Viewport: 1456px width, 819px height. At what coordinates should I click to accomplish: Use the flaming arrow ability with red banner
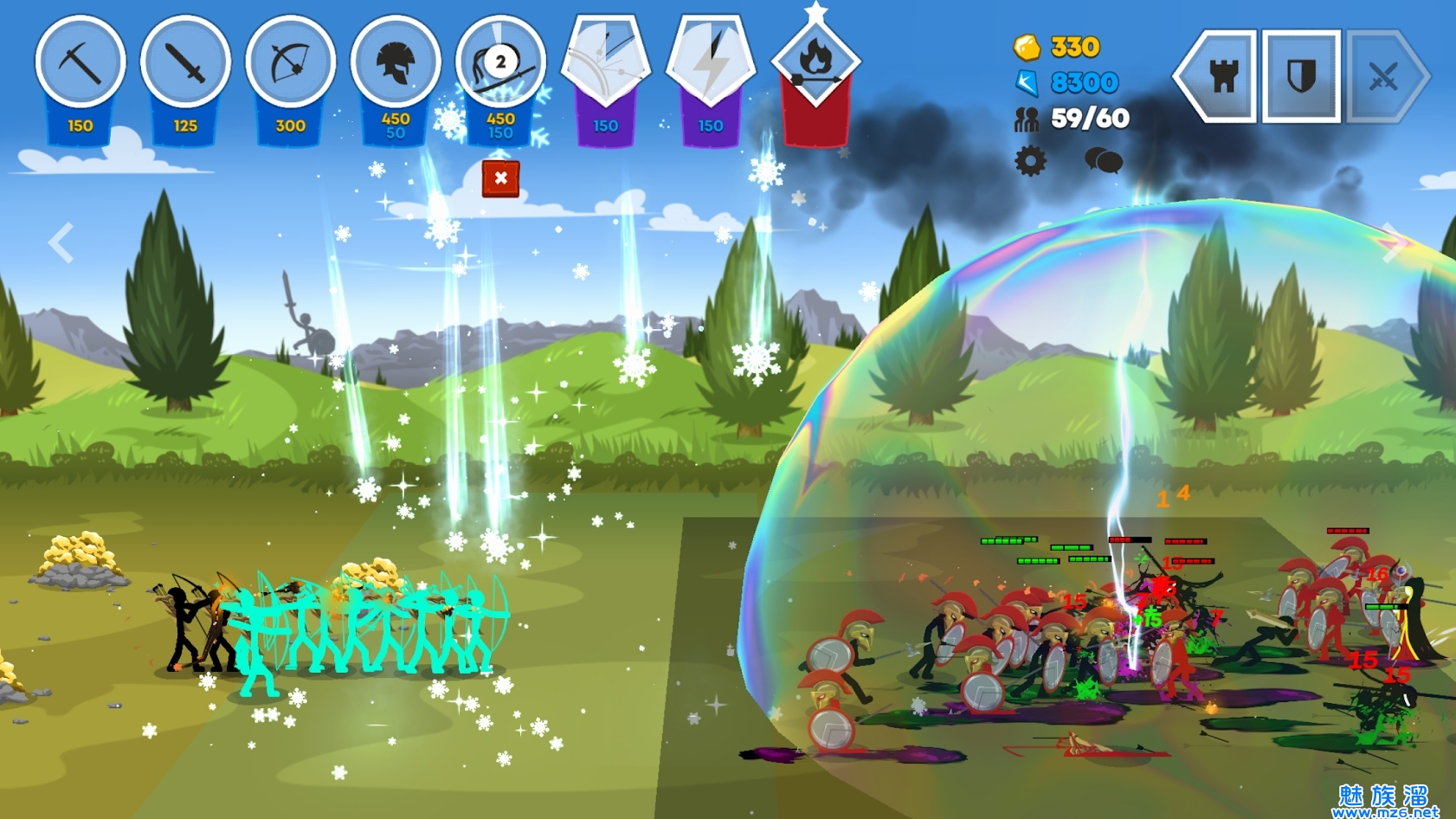click(815, 63)
